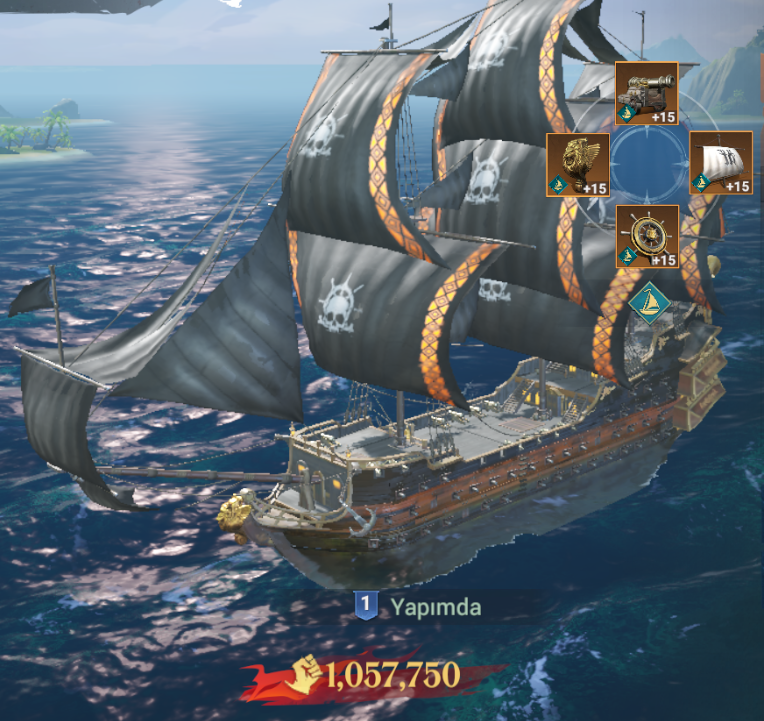Open the golden lion figurehead slot
Image resolution: width=764 pixels, height=721 pixels.
coord(578,163)
